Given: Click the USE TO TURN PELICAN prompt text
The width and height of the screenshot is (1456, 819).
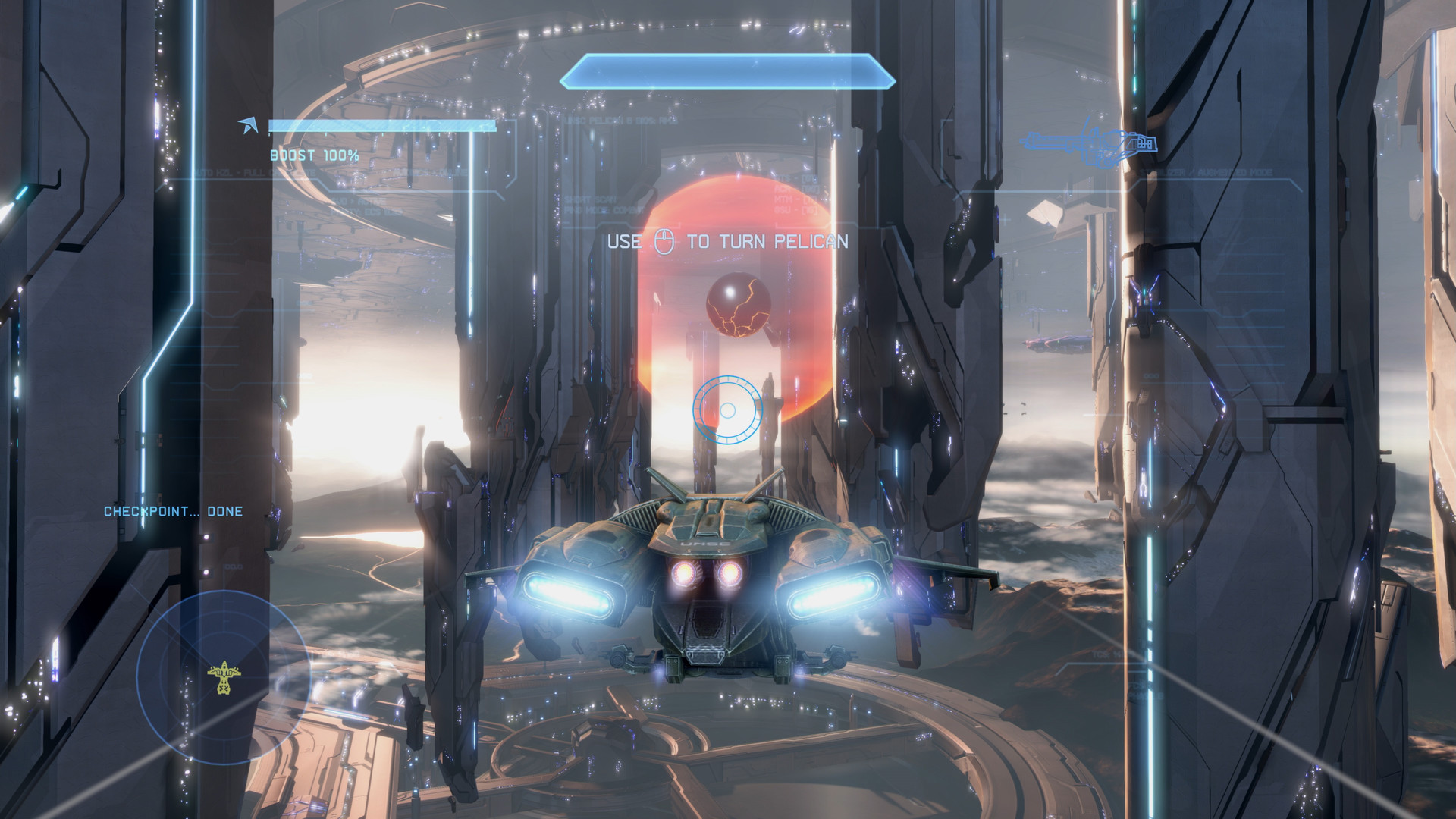Looking at the screenshot, I should [x=728, y=243].
